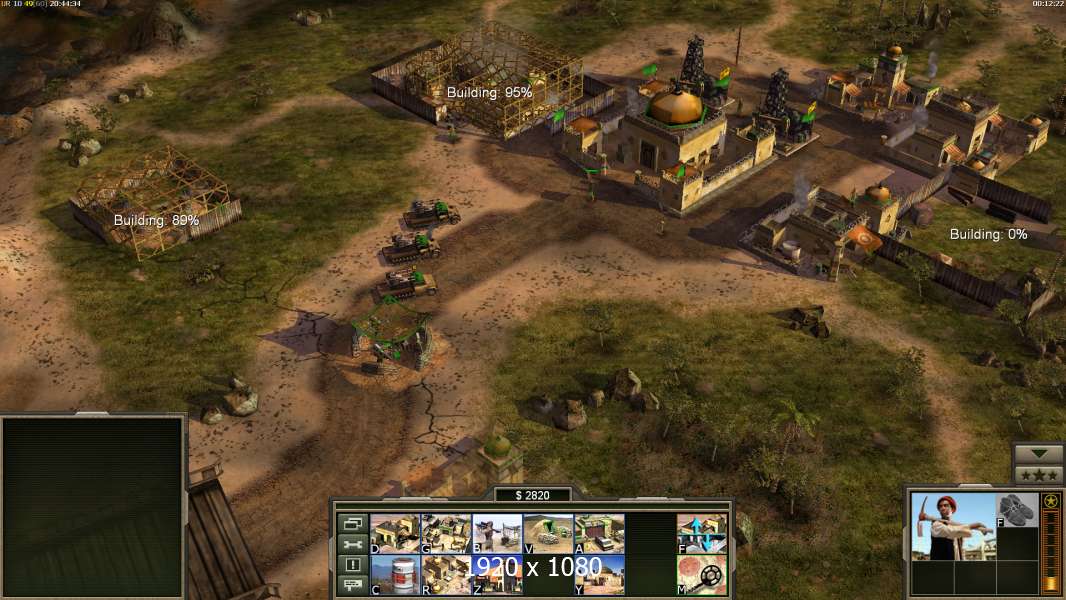Activate the metal detector icon marked M

pyautogui.click(x=702, y=575)
